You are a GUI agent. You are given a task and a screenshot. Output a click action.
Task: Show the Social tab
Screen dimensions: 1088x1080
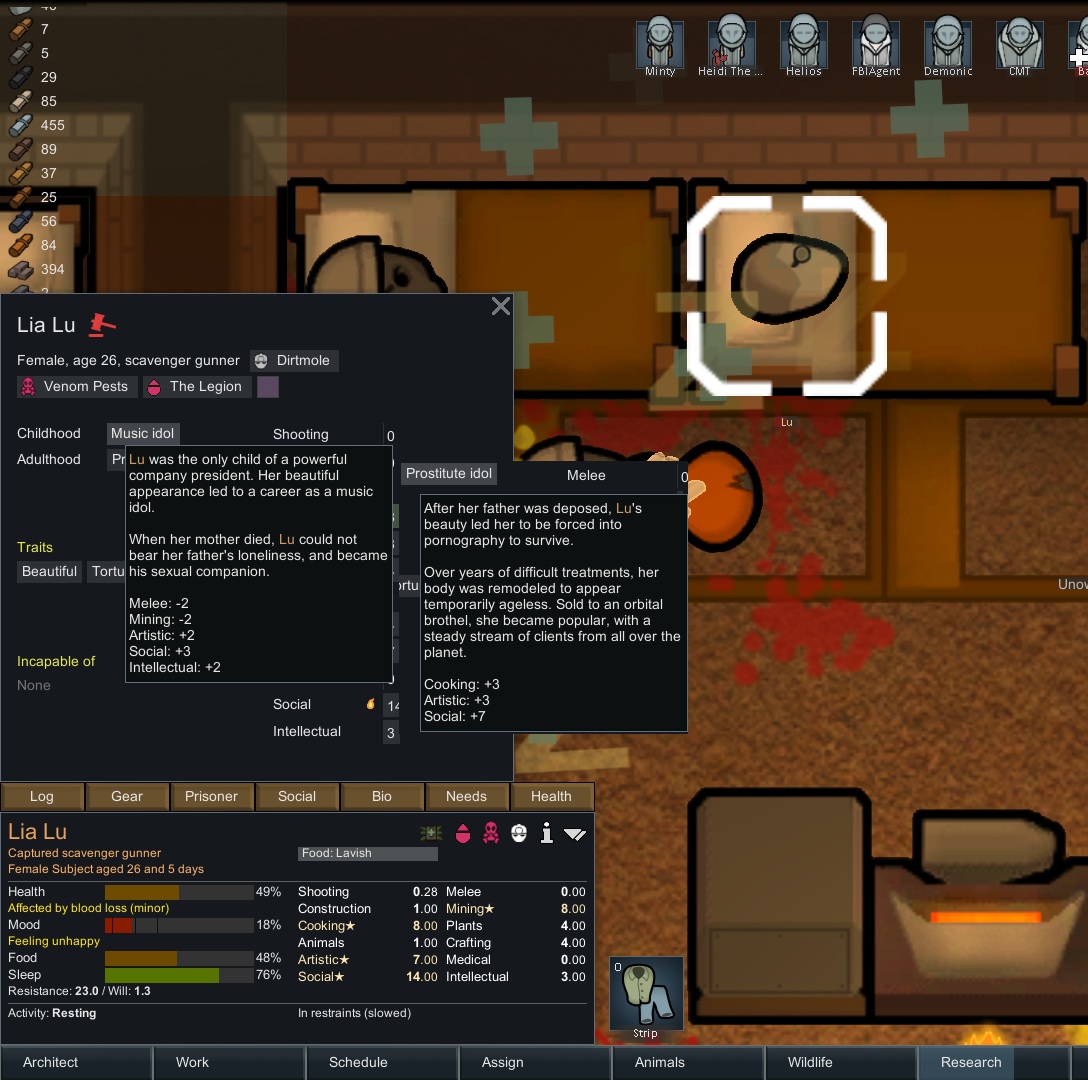pos(297,796)
